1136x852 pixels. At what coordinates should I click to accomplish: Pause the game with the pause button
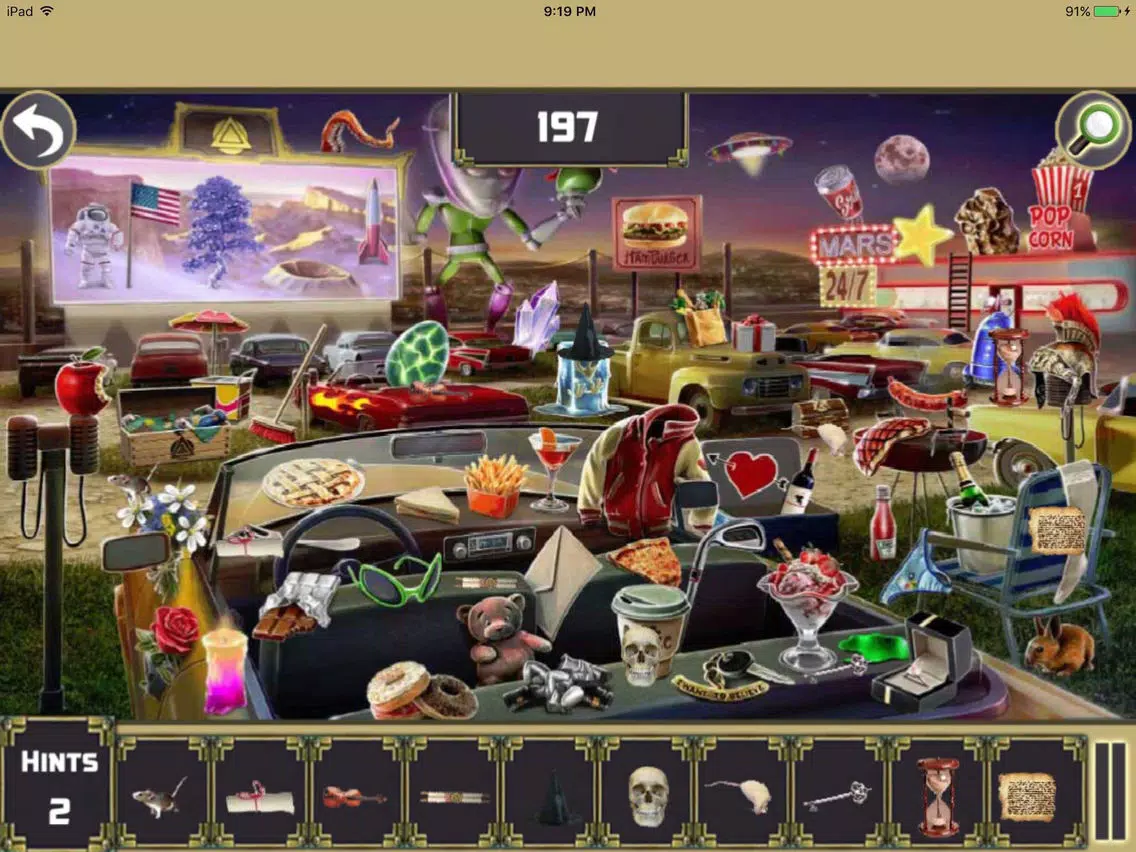[x=1110, y=791]
